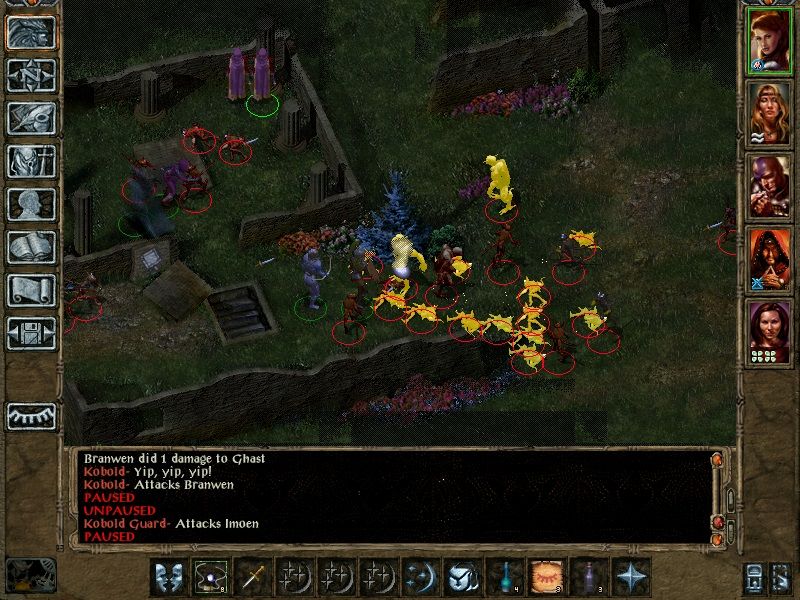The image size is (800, 600).
Task: Equip the sword quick weapon slot
Action: [x=251, y=578]
